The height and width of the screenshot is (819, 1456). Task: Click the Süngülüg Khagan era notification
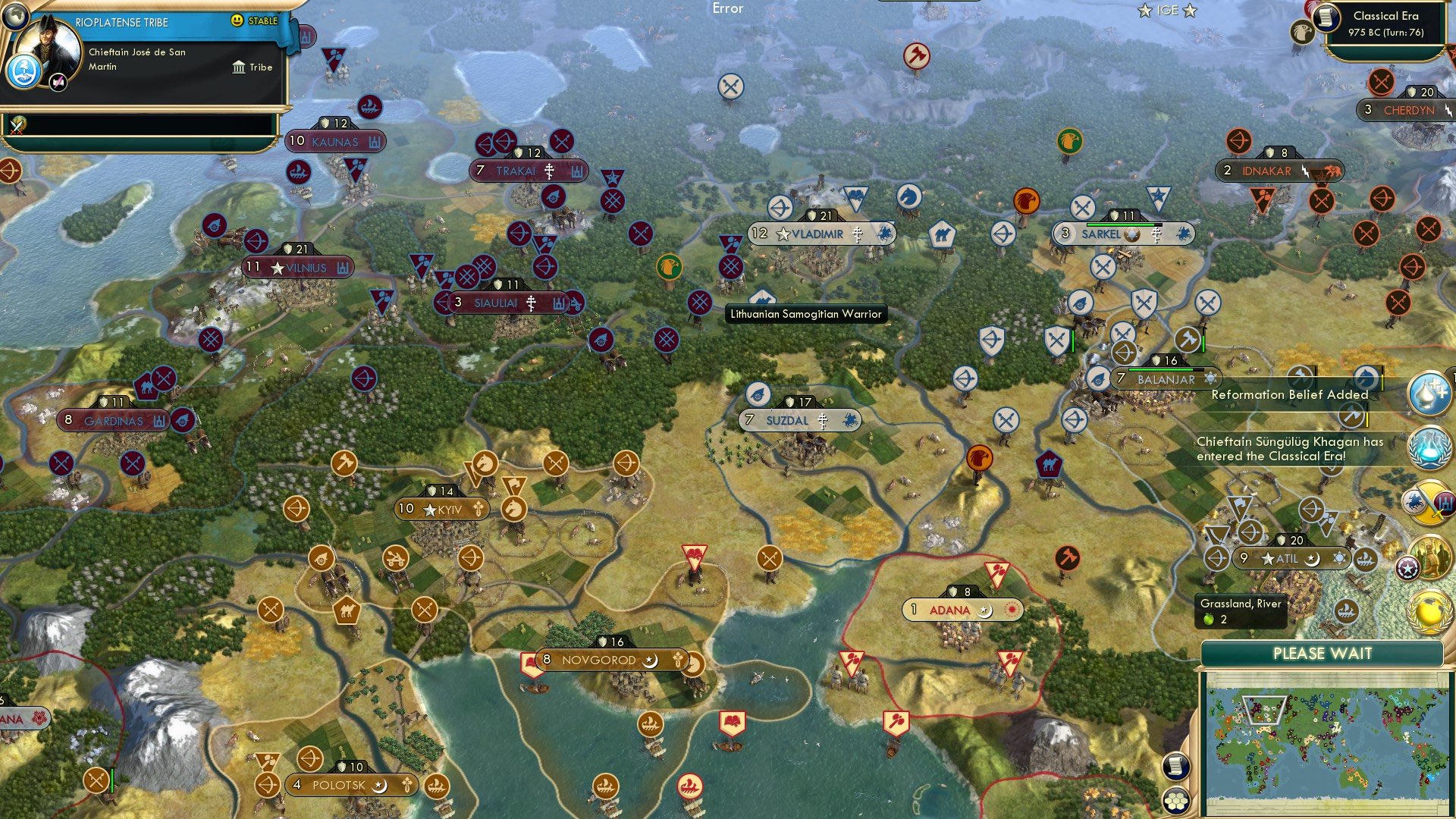coord(1289,449)
